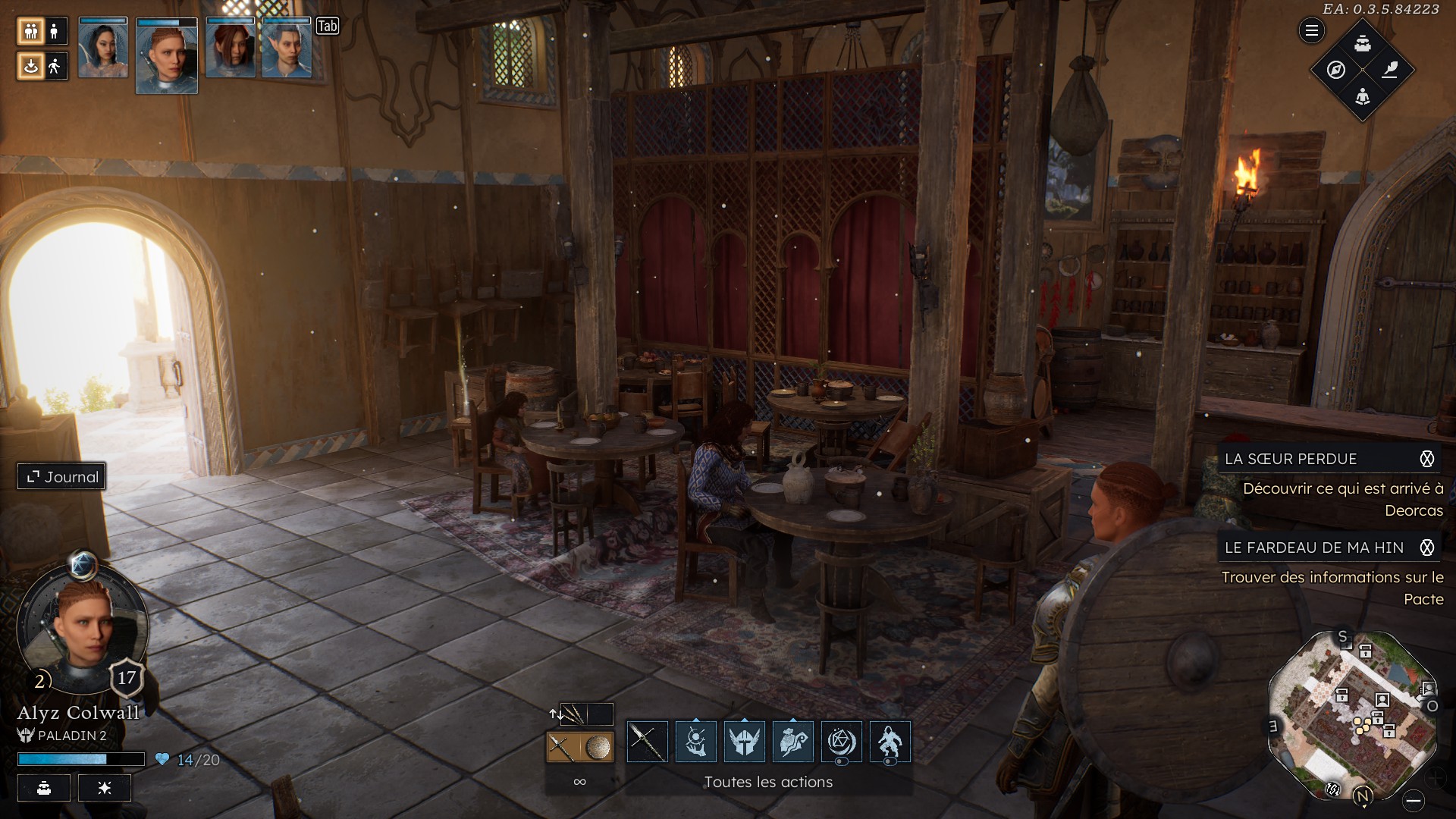Viewport: 1456px width, 819px height.
Task: Open the hamburger main menu
Action: [1312, 31]
